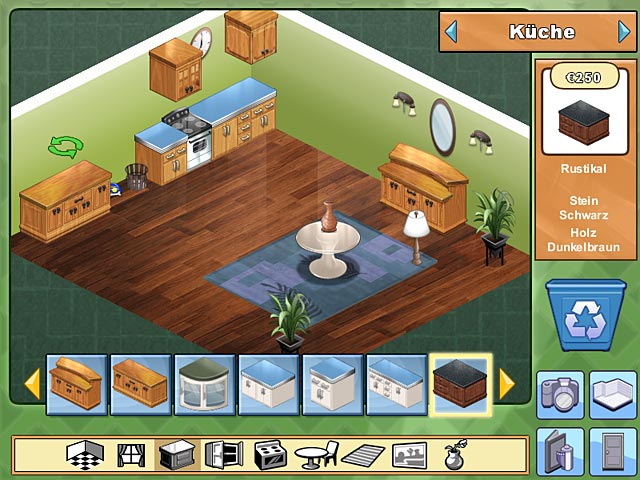The image size is (640, 480).
Task: Choose the black-topped dark wood counter
Action: click(461, 384)
